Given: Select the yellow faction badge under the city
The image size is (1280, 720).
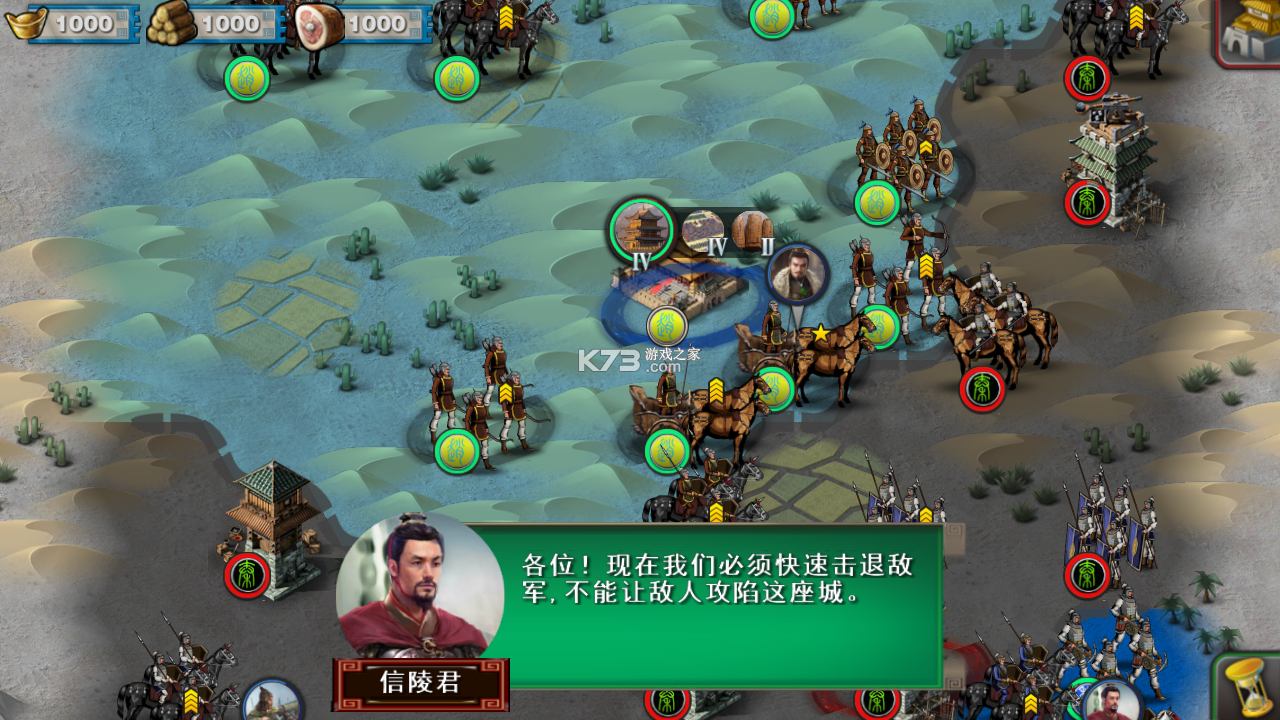Looking at the screenshot, I should click(x=666, y=326).
